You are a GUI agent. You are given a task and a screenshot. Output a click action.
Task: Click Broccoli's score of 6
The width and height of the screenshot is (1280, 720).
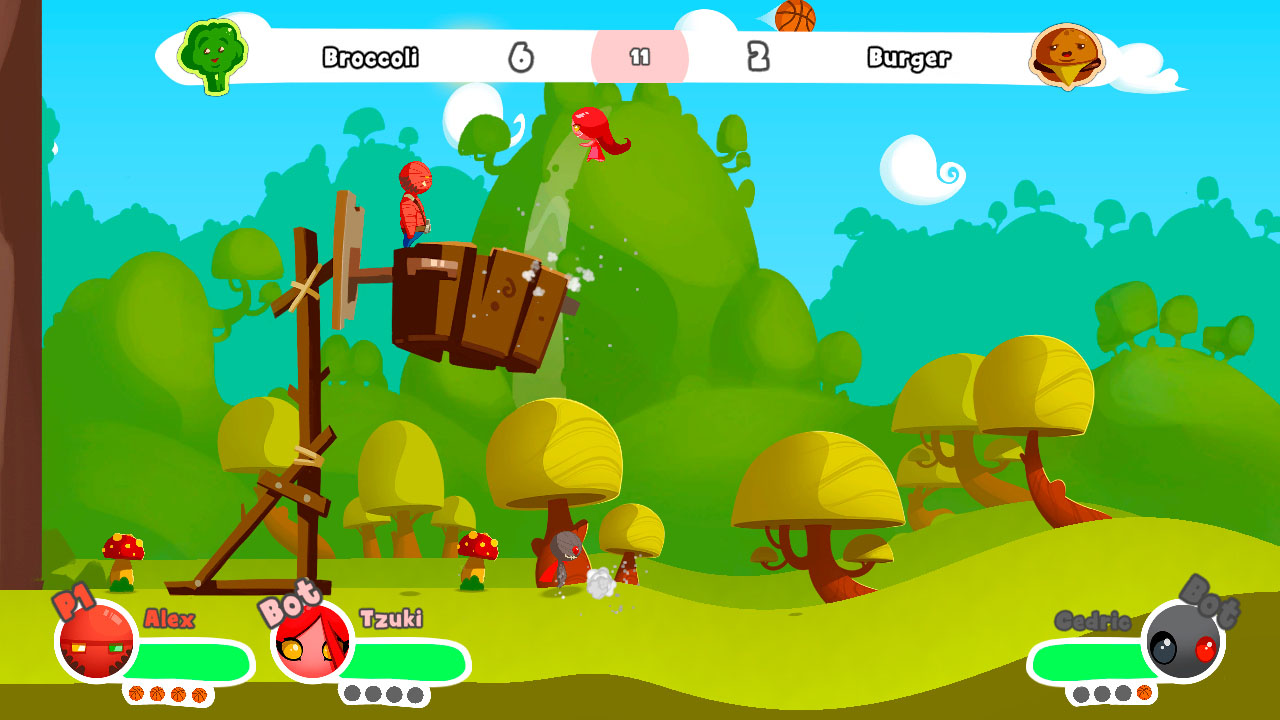tap(523, 56)
